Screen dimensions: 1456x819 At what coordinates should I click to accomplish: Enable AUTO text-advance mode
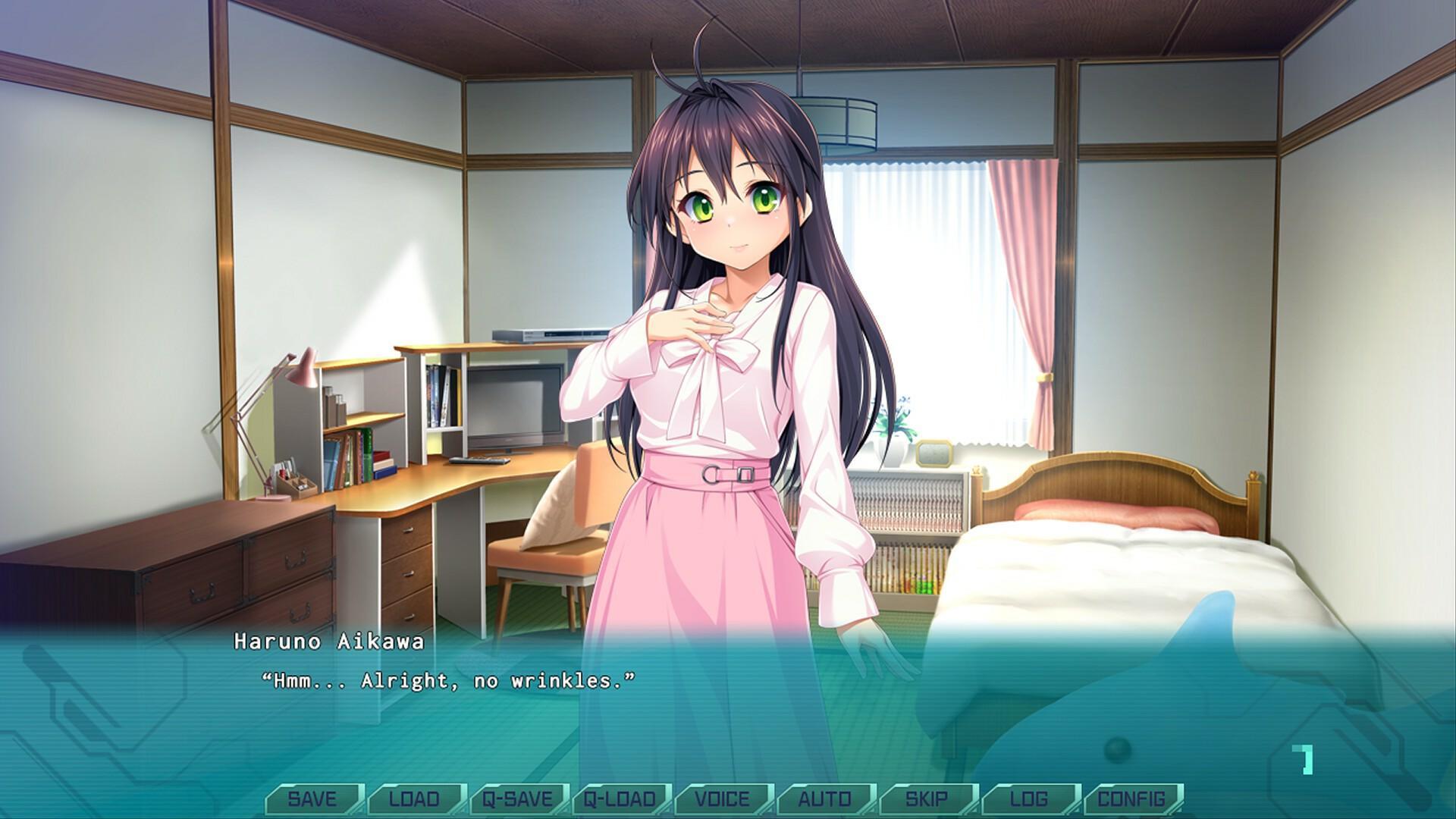click(x=824, y=798)
